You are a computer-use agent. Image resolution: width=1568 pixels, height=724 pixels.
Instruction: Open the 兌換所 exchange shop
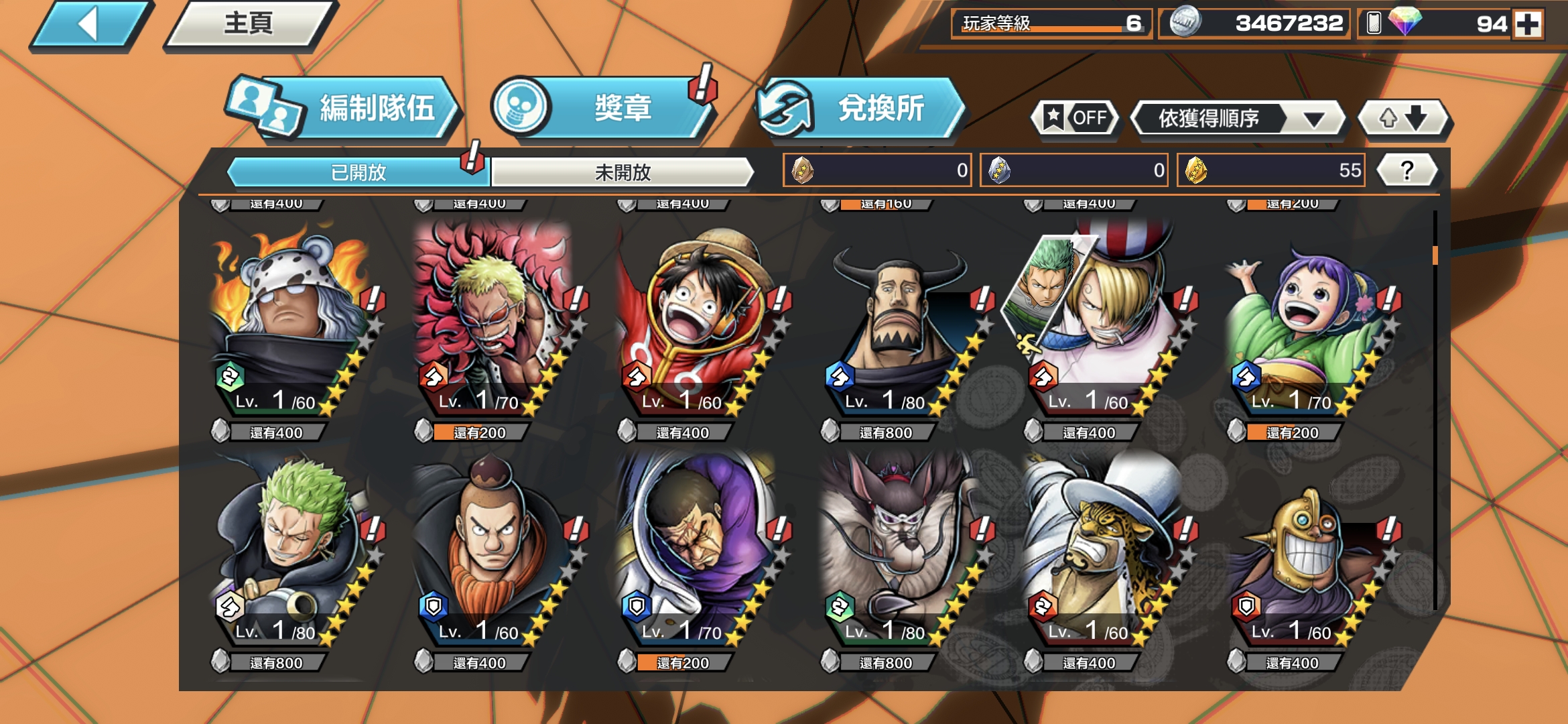(x=861, y=109)
